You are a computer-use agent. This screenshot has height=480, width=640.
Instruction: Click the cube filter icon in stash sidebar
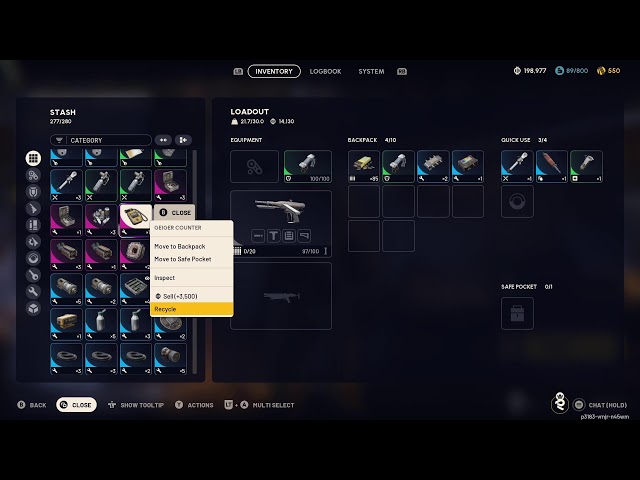coord(33,309)
